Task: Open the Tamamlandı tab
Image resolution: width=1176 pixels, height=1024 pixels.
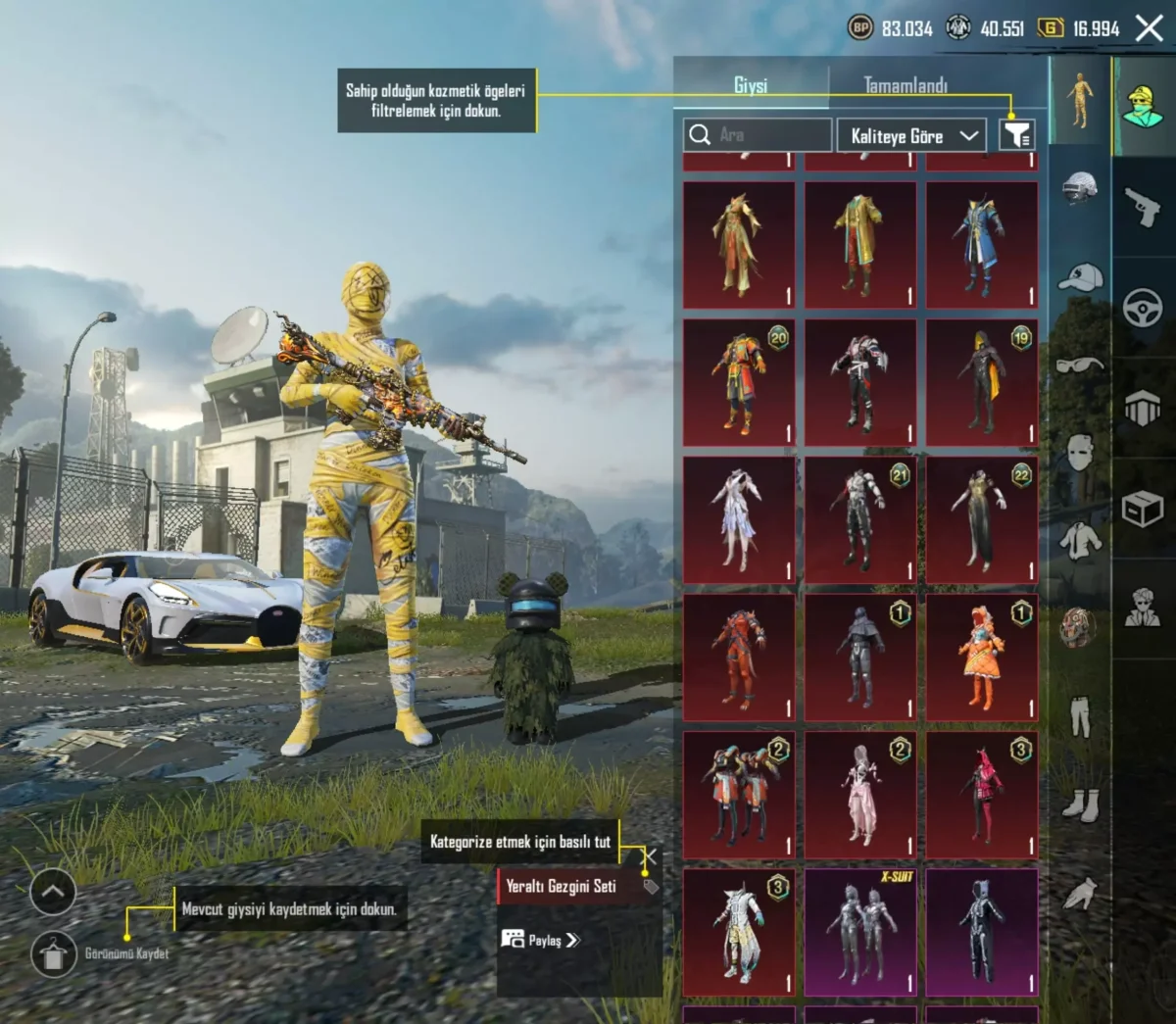Action: pos(906,85)
